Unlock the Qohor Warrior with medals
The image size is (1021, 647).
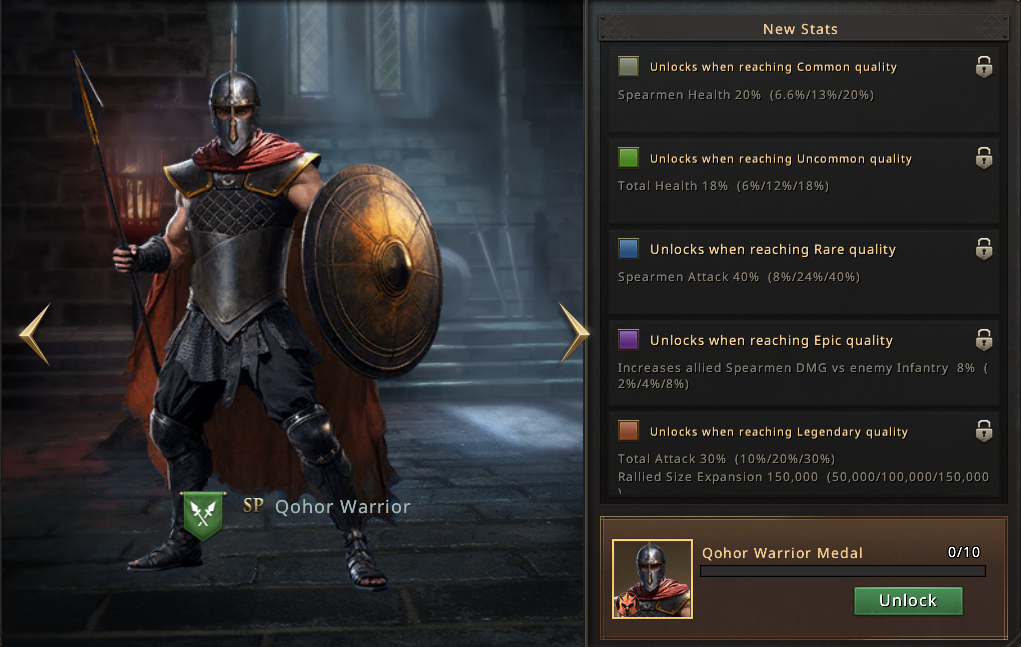click(908, 601)
